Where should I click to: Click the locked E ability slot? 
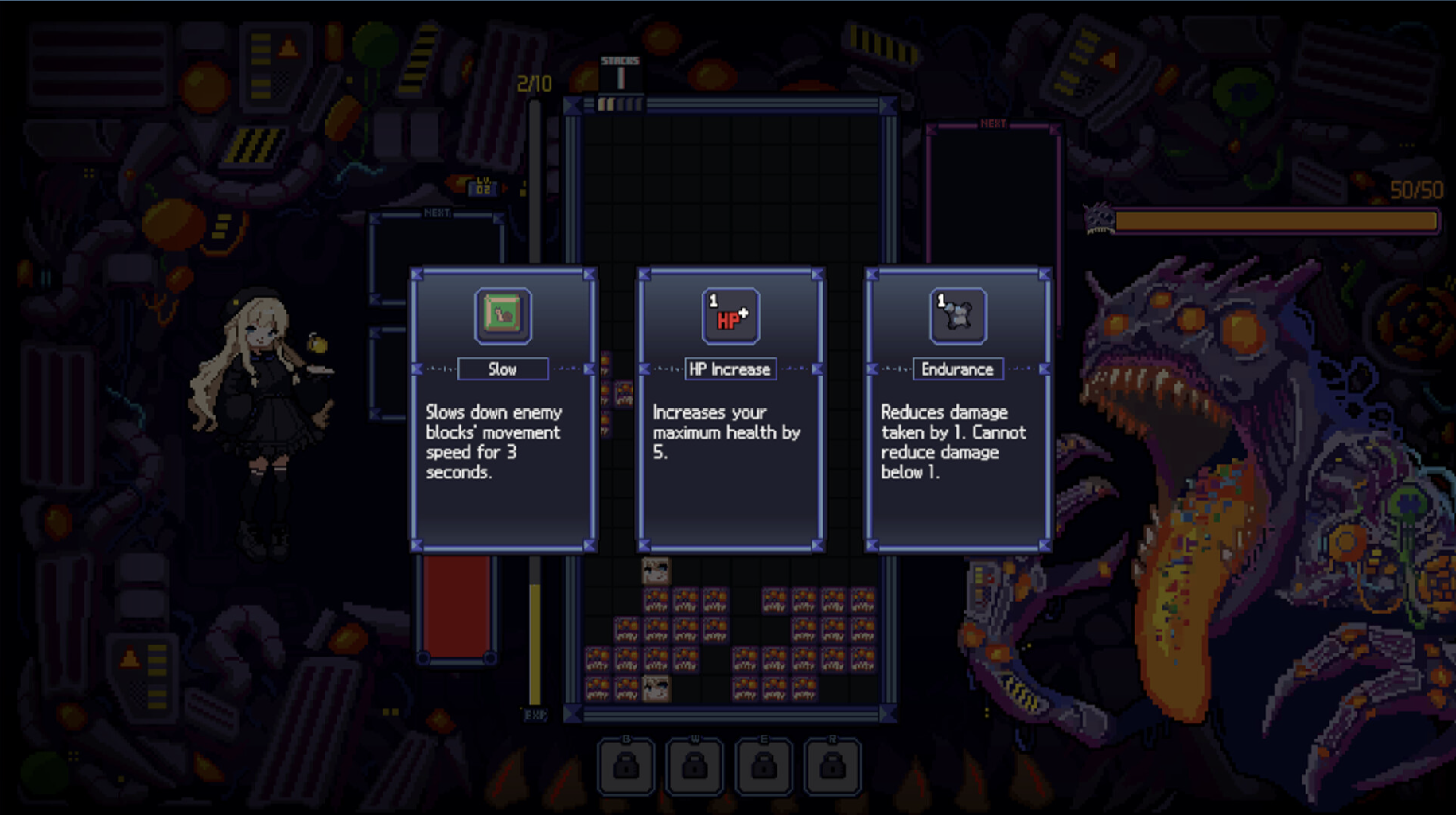point(764,766)
